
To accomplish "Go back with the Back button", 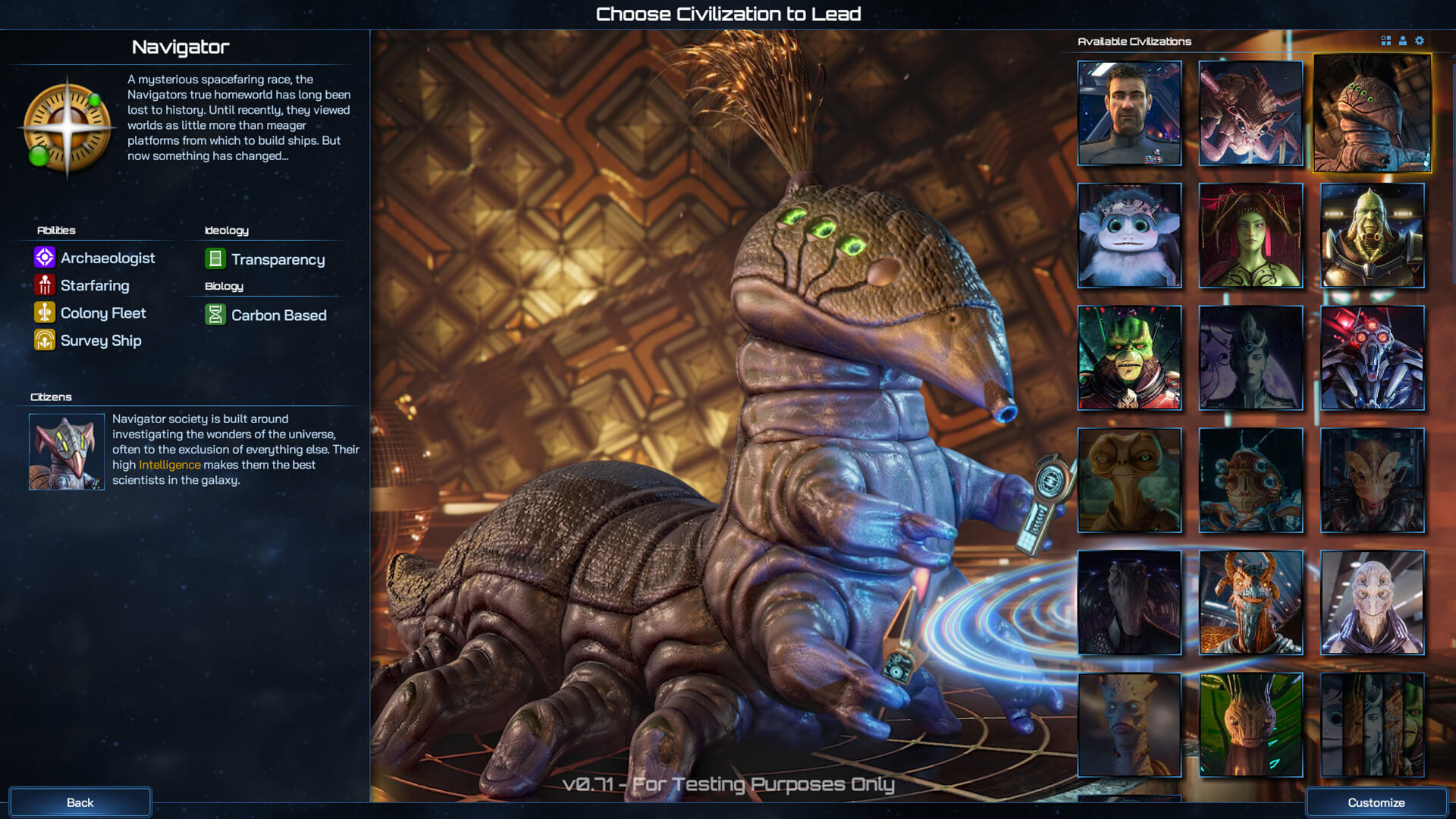I will [80, 802].
